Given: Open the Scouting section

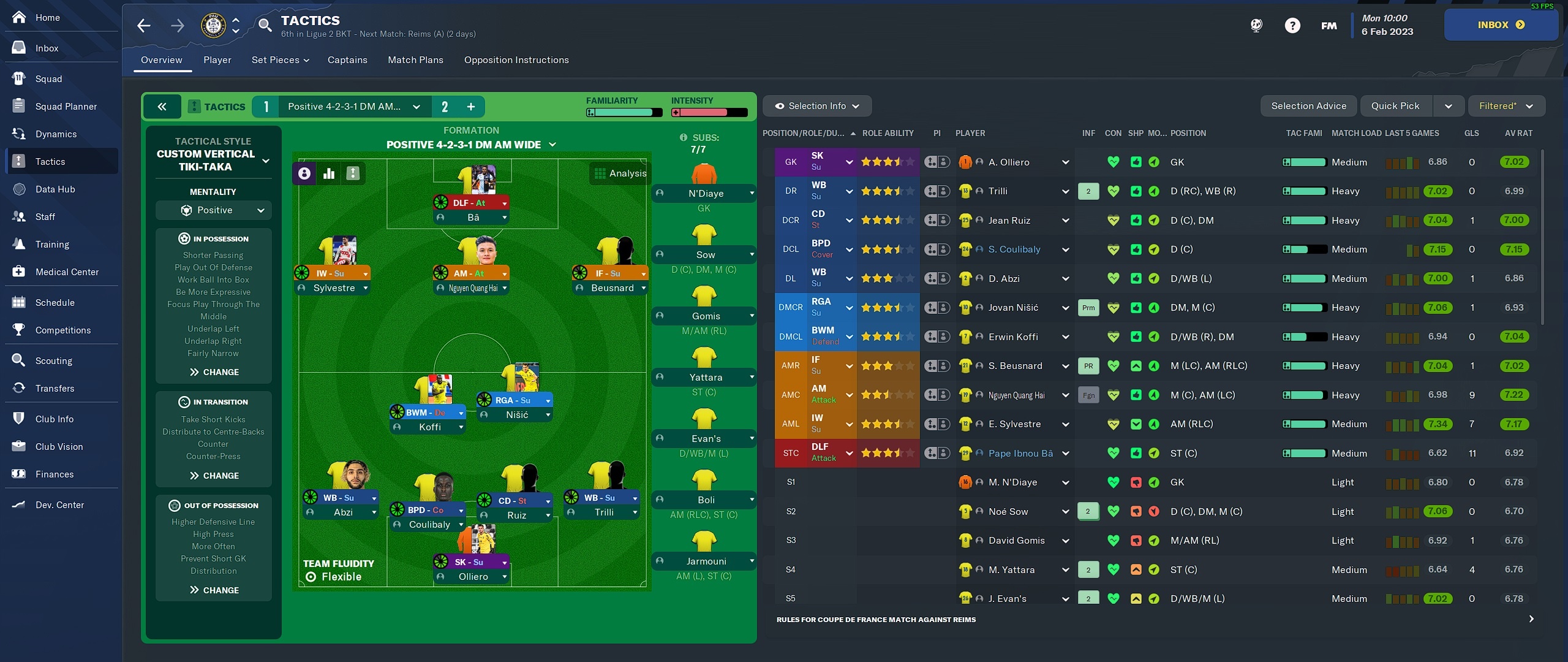Looking at the screenshot, I should tap(53, 361).
